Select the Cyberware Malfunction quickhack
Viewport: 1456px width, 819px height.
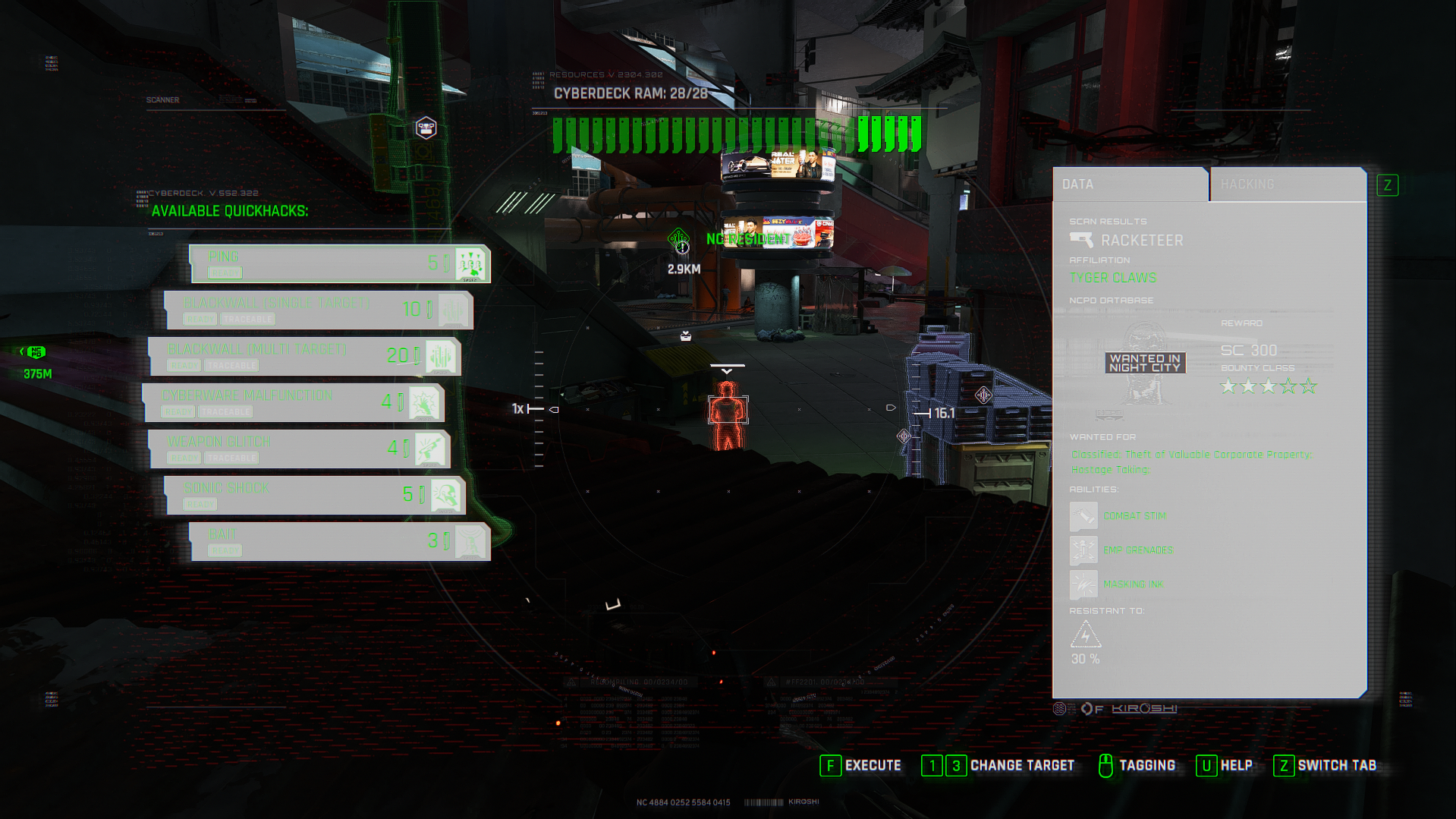294,402
